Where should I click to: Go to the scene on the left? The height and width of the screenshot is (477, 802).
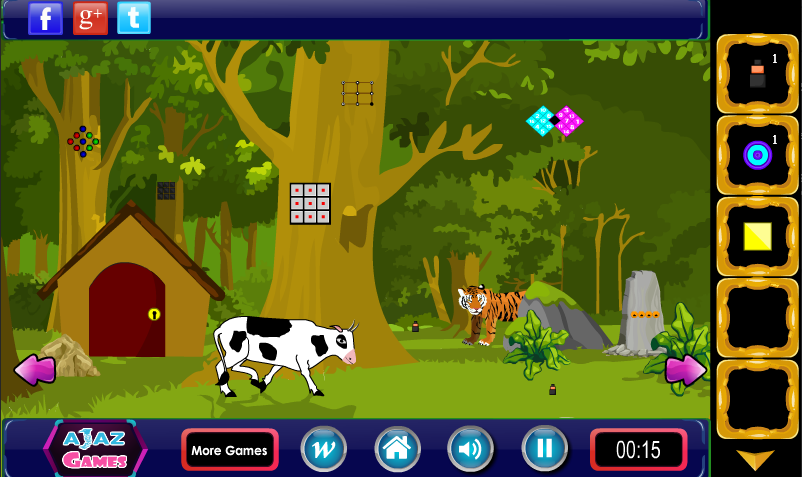(x=34, y=370)
